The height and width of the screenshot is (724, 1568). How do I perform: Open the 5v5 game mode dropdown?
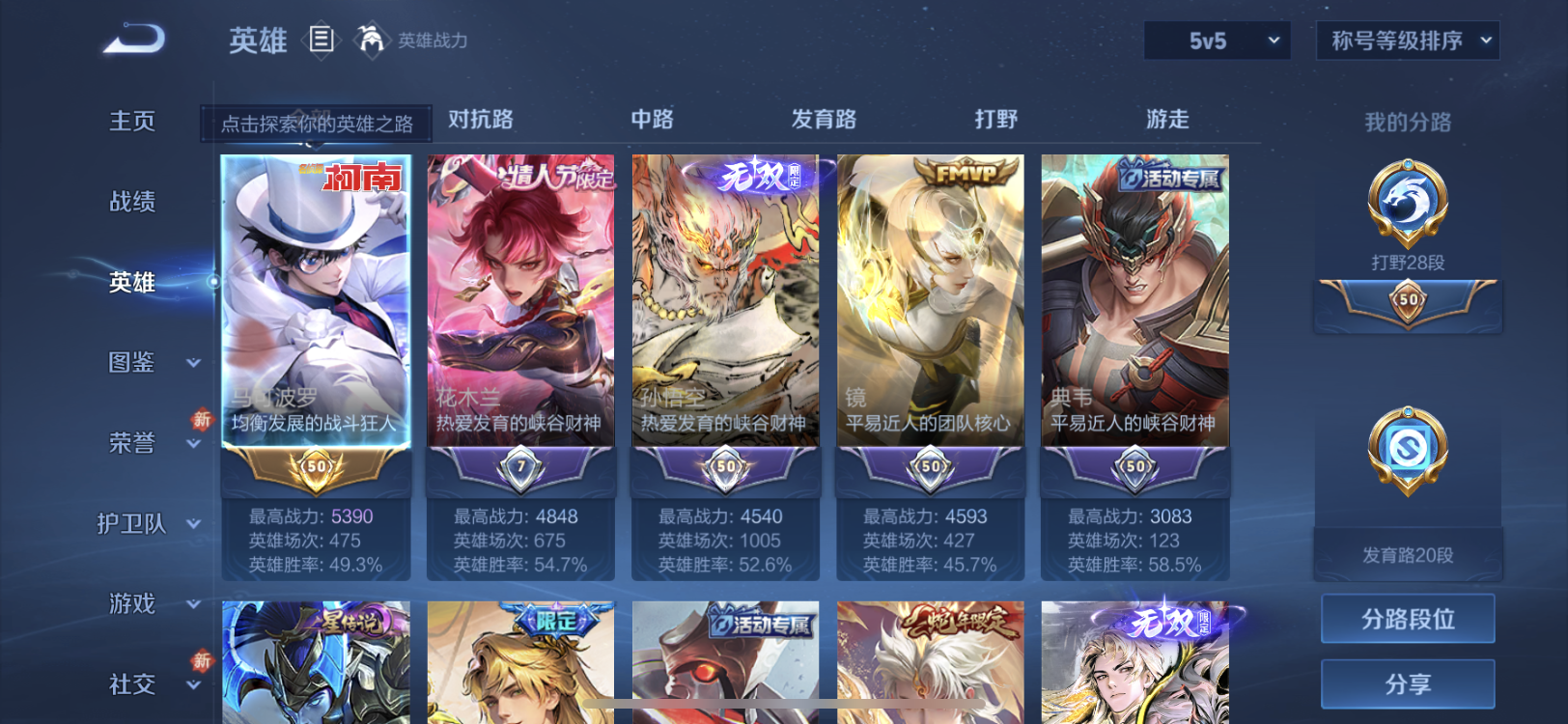coord(1216,41)
